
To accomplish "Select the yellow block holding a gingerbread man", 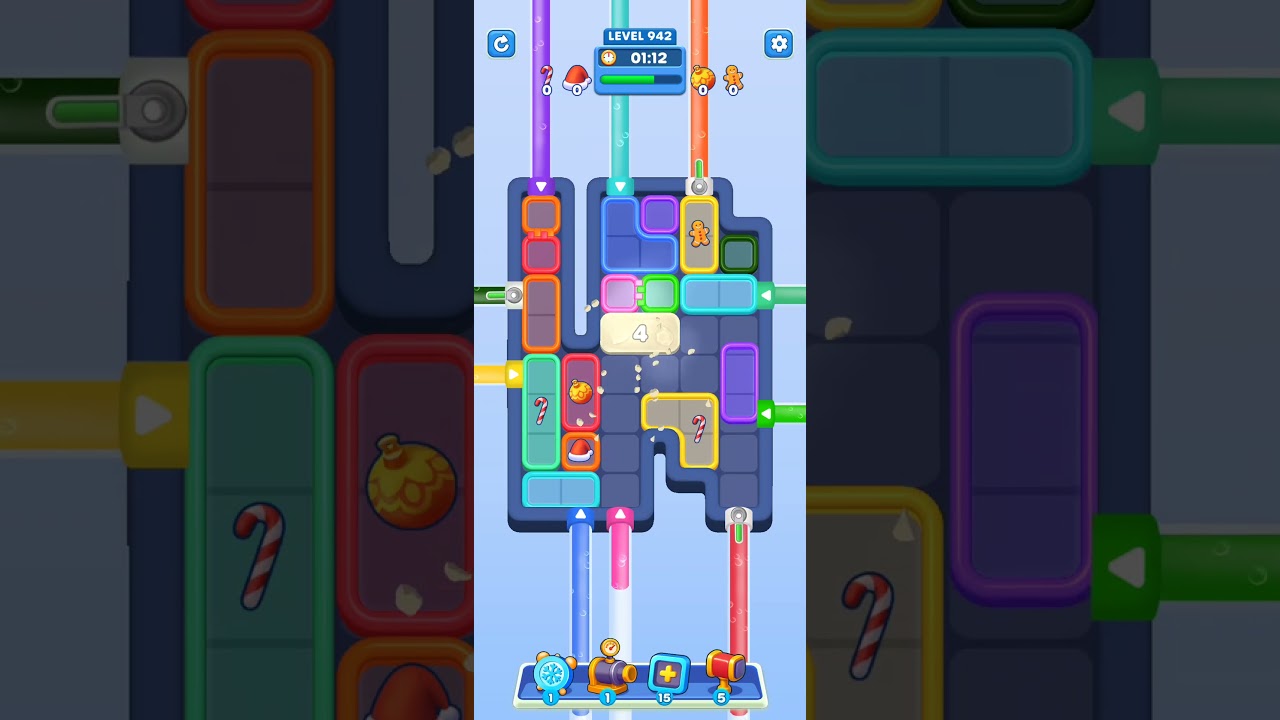I will pyautogui.click(x=700, y=232).
